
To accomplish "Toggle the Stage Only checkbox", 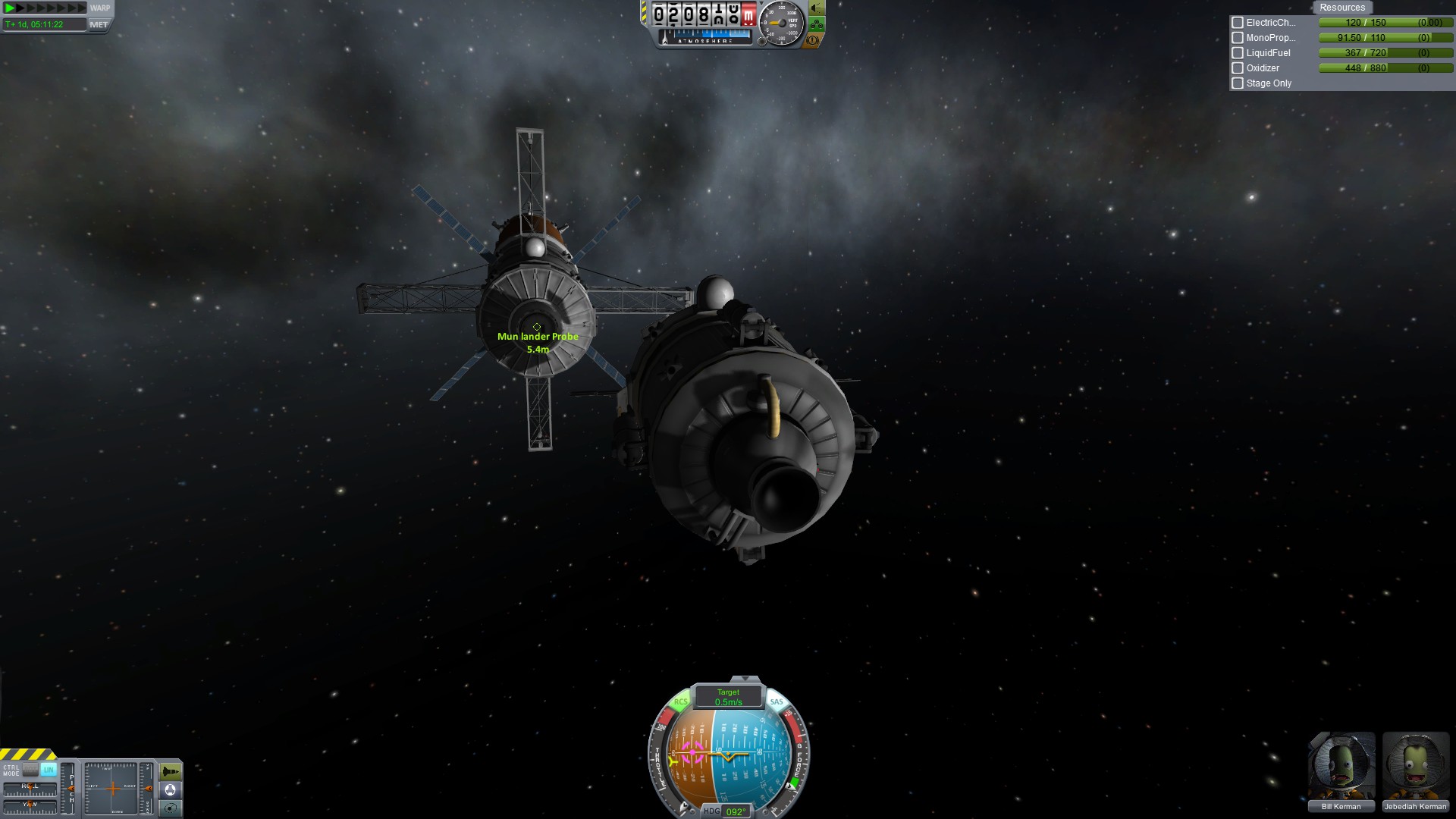I will pyautogui.click(x=1238, y=83).
